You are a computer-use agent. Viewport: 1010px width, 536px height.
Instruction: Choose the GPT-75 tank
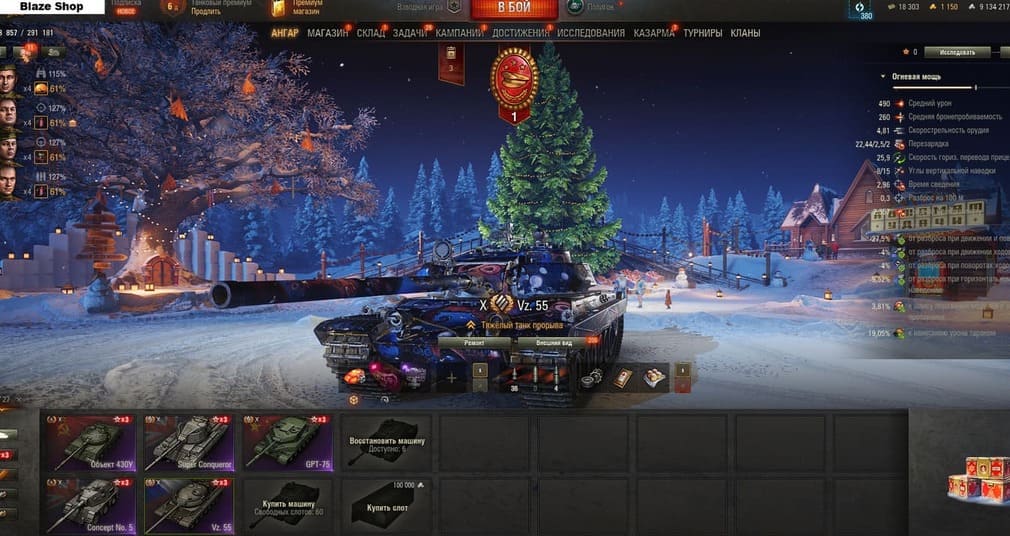click(288, 443)
